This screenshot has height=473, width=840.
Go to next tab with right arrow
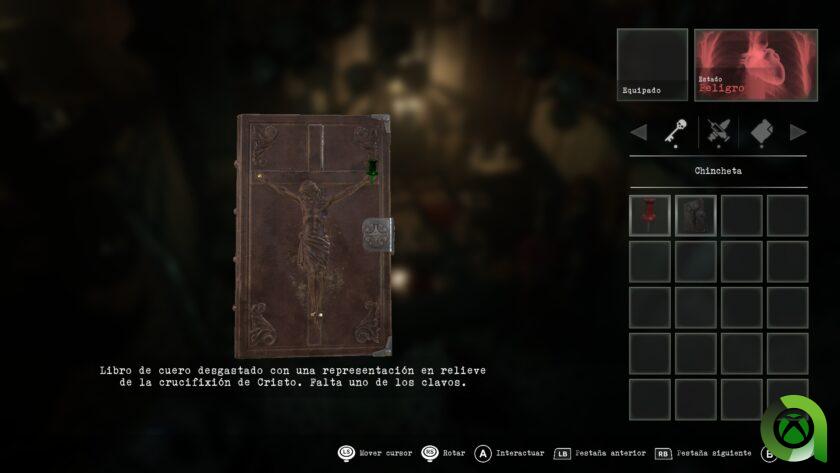click(797, 132)
